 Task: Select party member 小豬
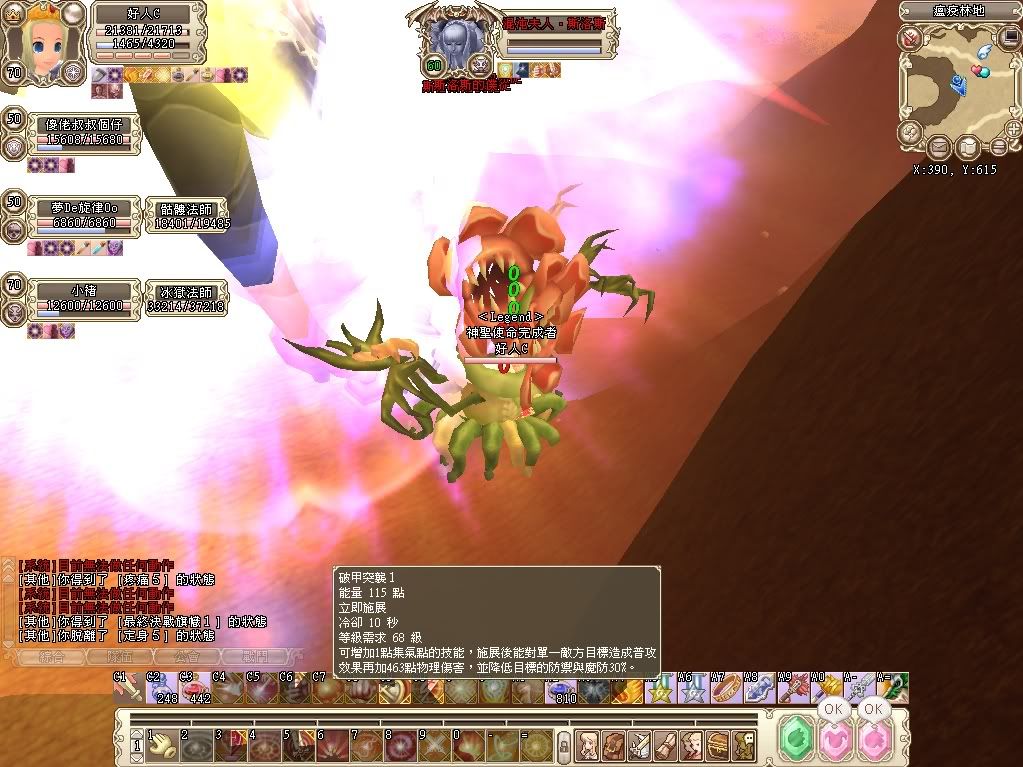(84, 298)
